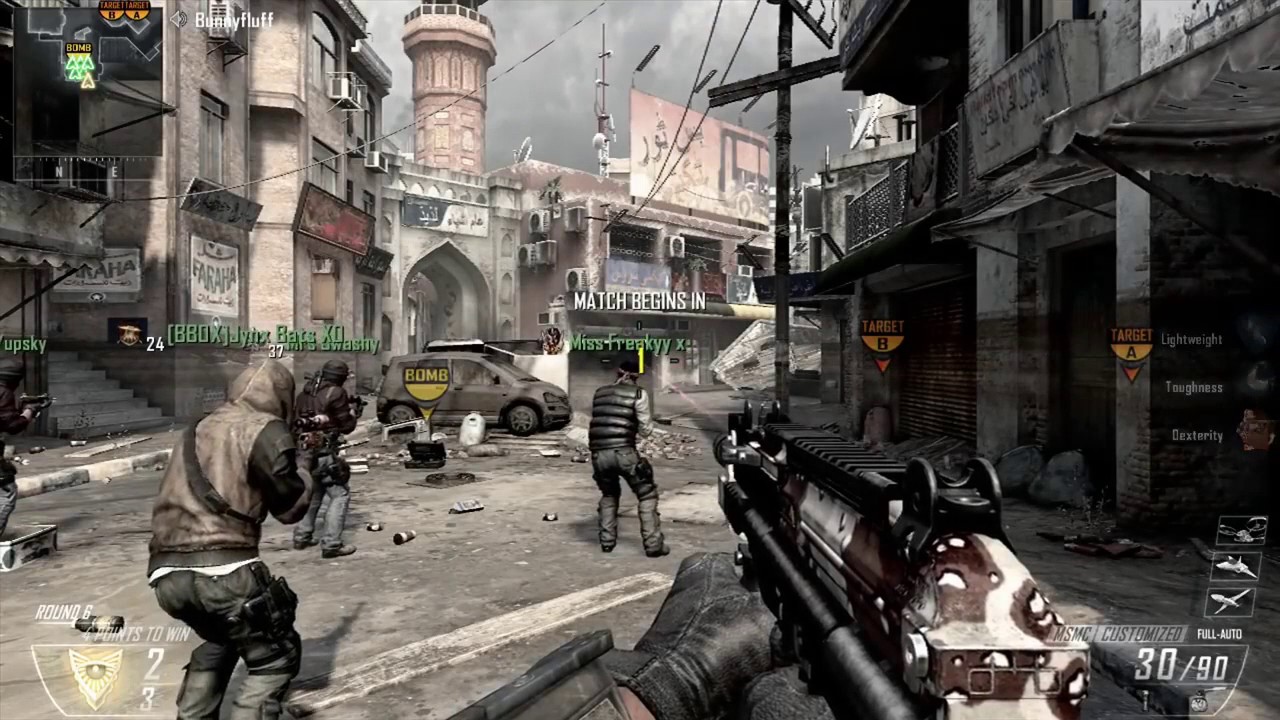Select the quadrotor drone scorestreak icon

click(x=1240, y=532)
